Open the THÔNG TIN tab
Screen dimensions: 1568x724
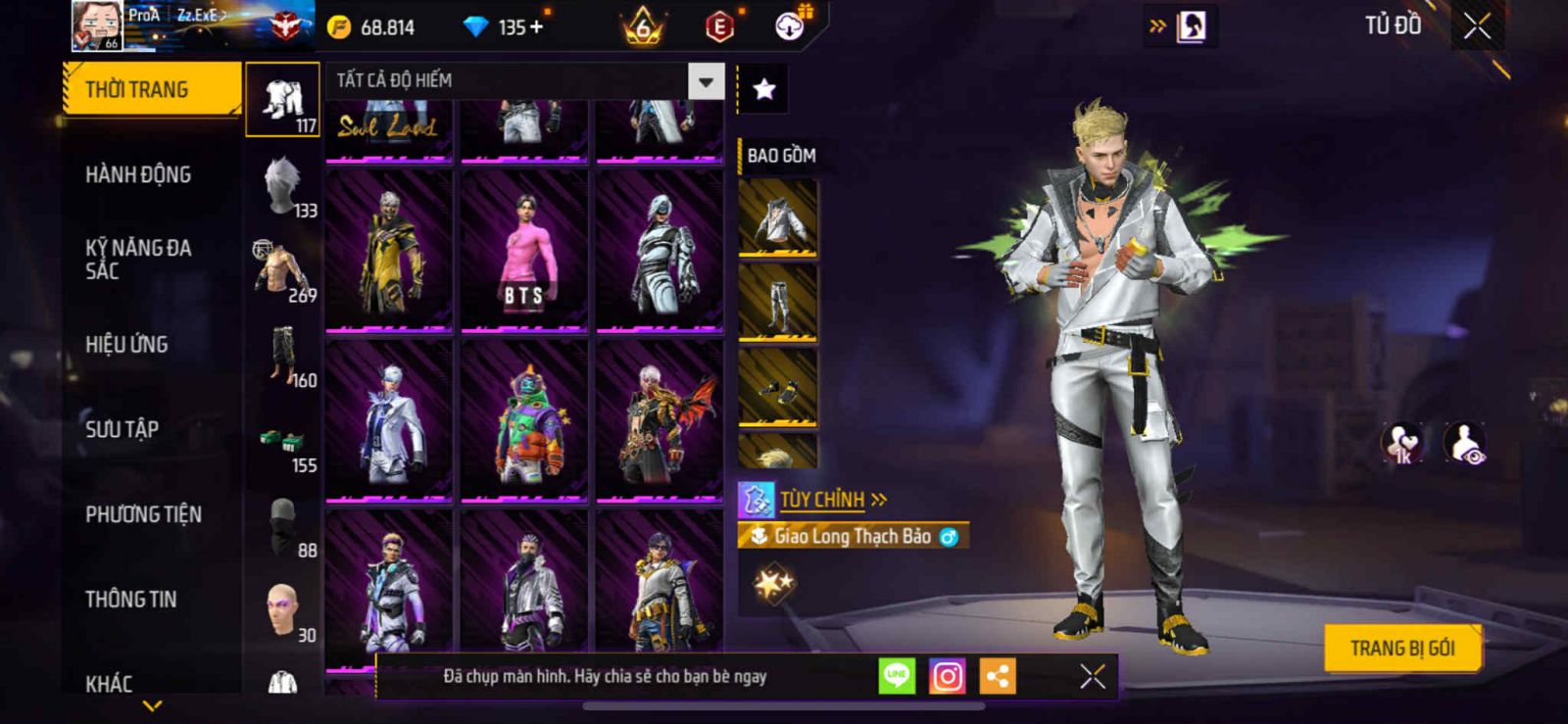130,600
